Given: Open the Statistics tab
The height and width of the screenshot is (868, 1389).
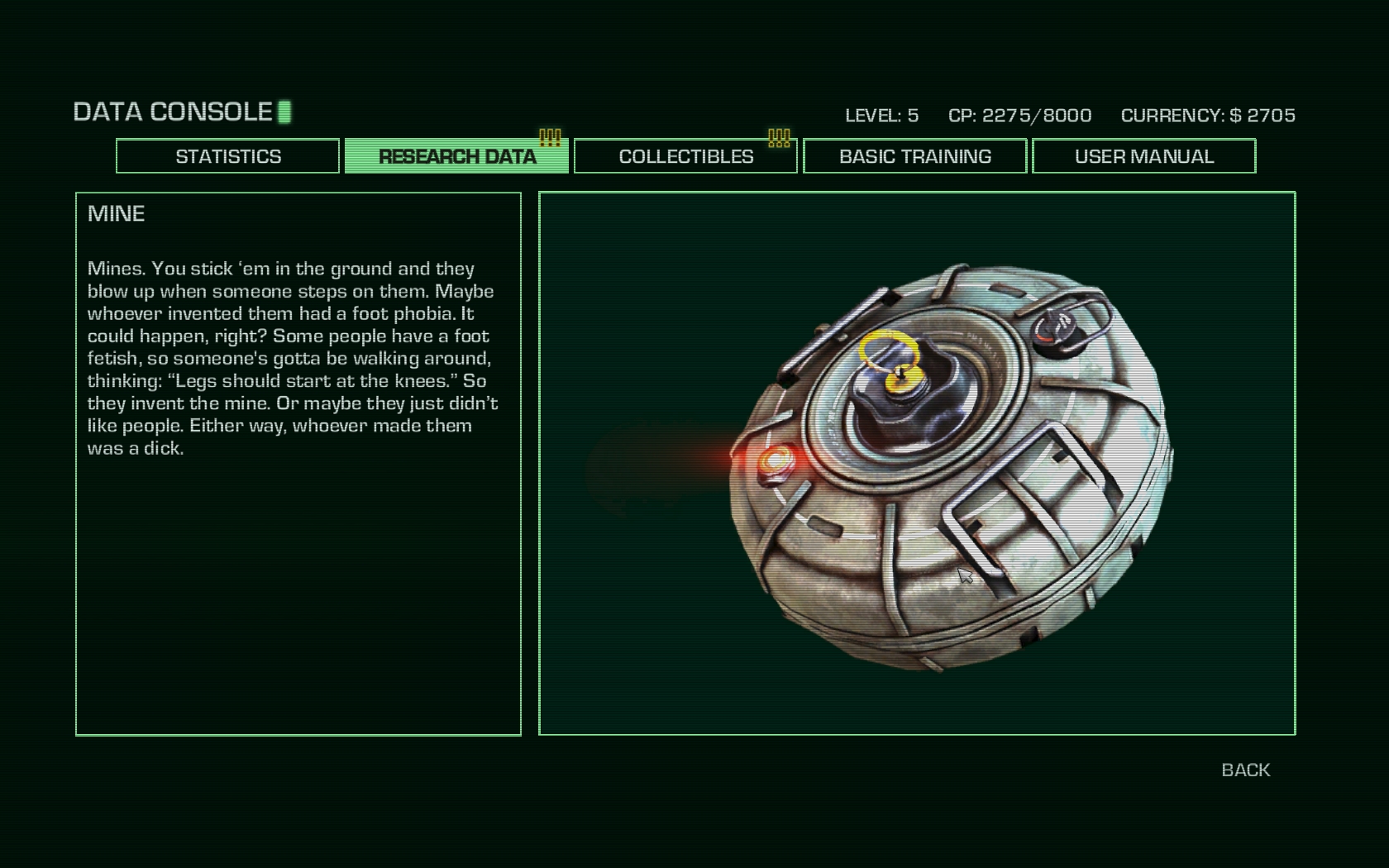Looking at the screenshot, I should tap(227, 156).
